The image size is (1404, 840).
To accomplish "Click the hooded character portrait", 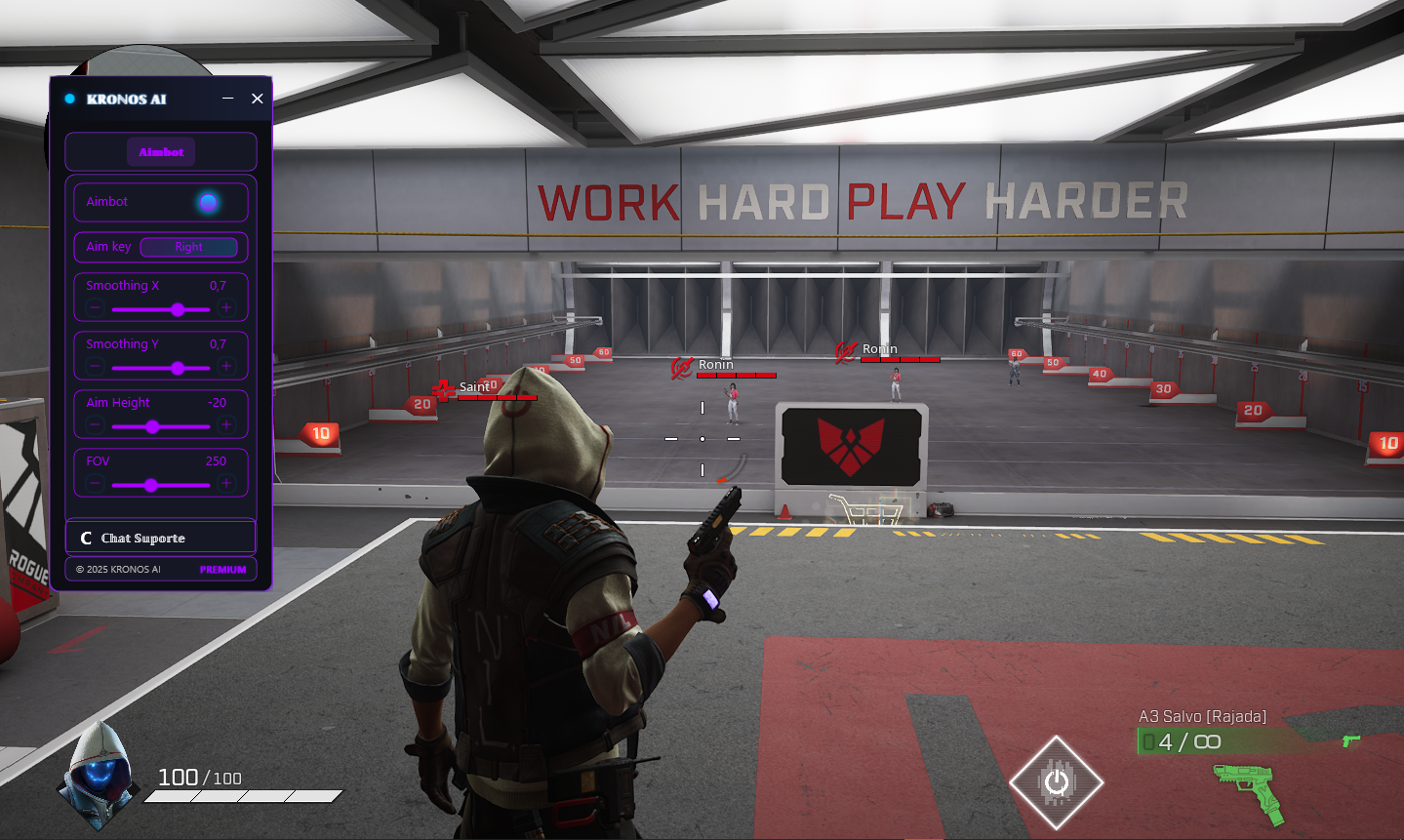I will click(x=98, y=776).
